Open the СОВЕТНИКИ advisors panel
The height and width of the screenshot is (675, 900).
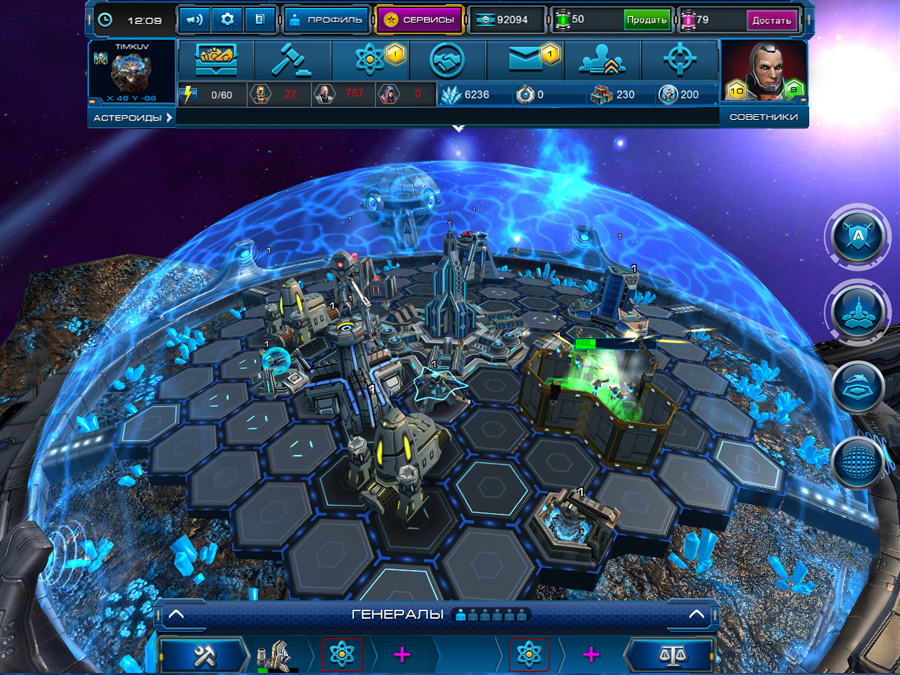763,118
